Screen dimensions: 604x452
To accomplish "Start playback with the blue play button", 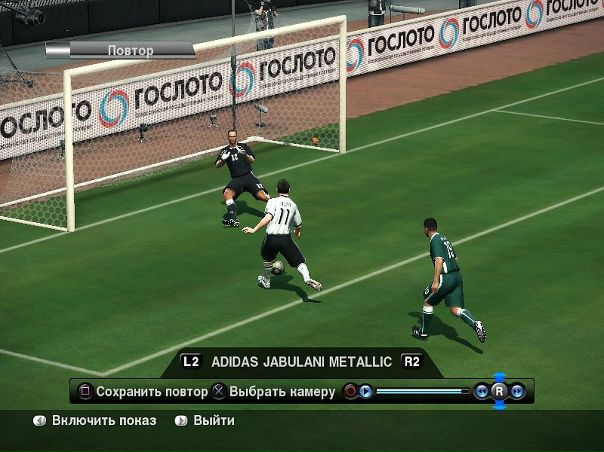I will (x=366, y=391).
